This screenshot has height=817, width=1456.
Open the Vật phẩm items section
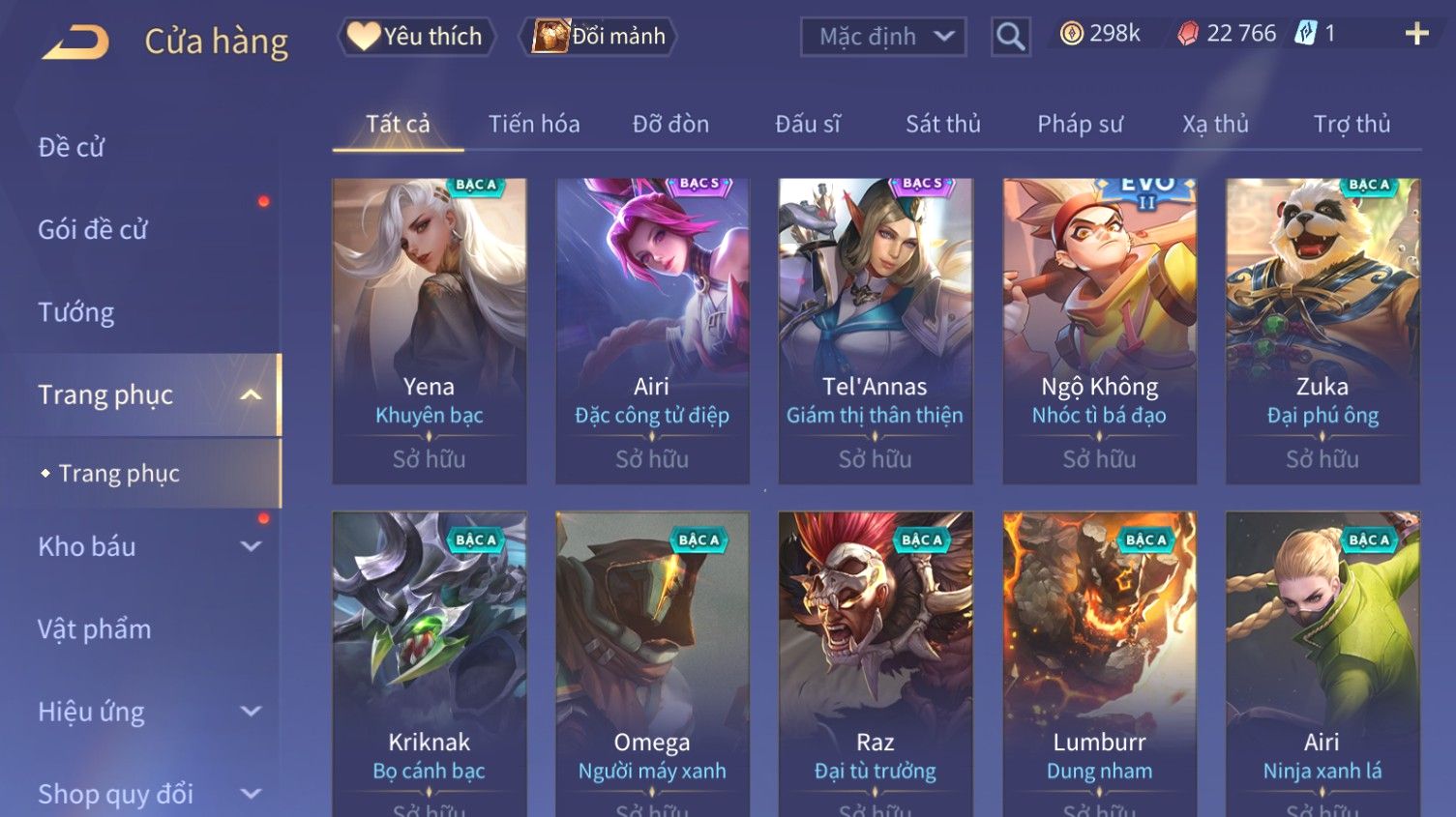[x=95, y=629]
